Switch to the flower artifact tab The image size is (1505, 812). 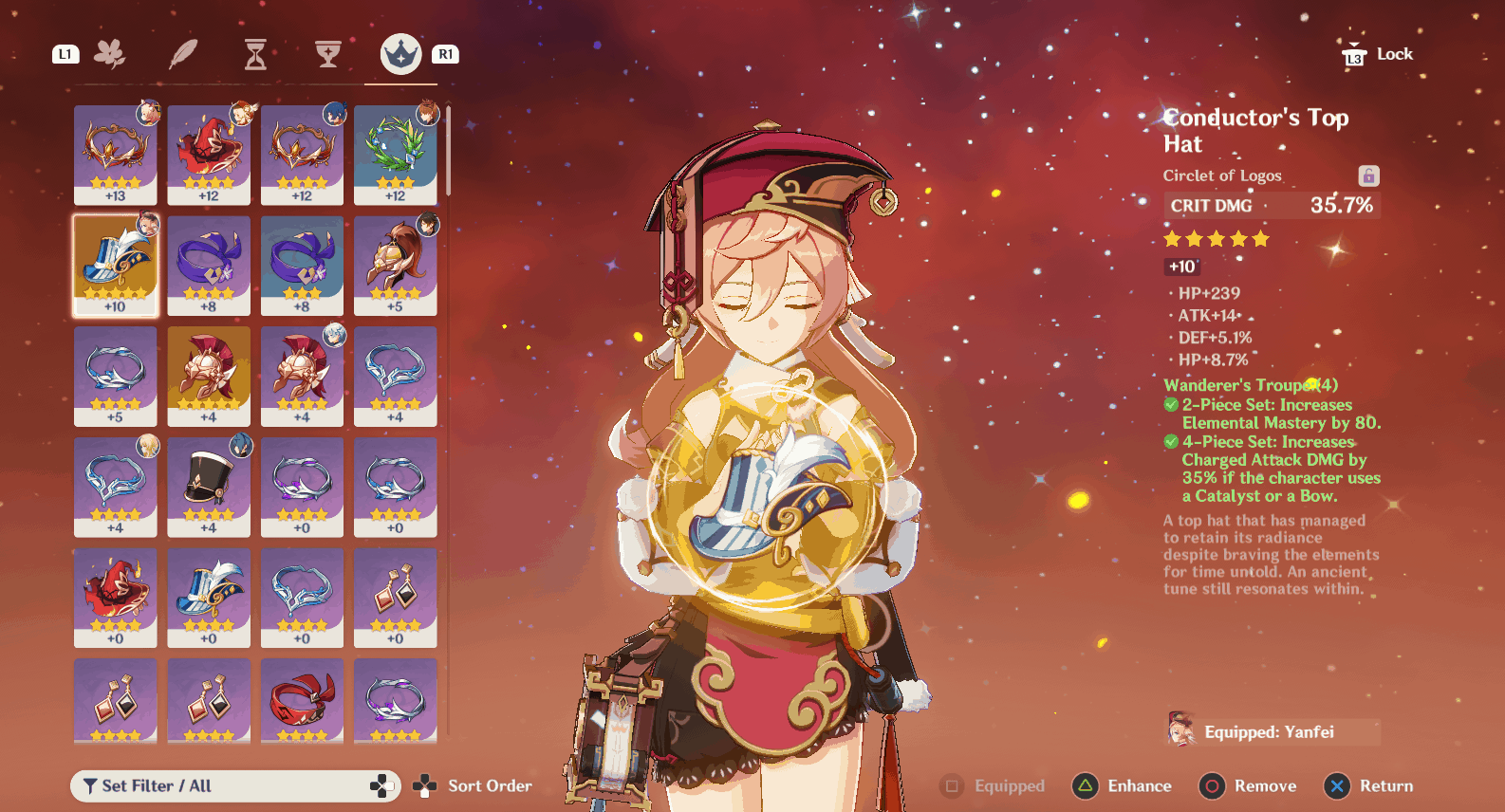[x=110, y=54]
